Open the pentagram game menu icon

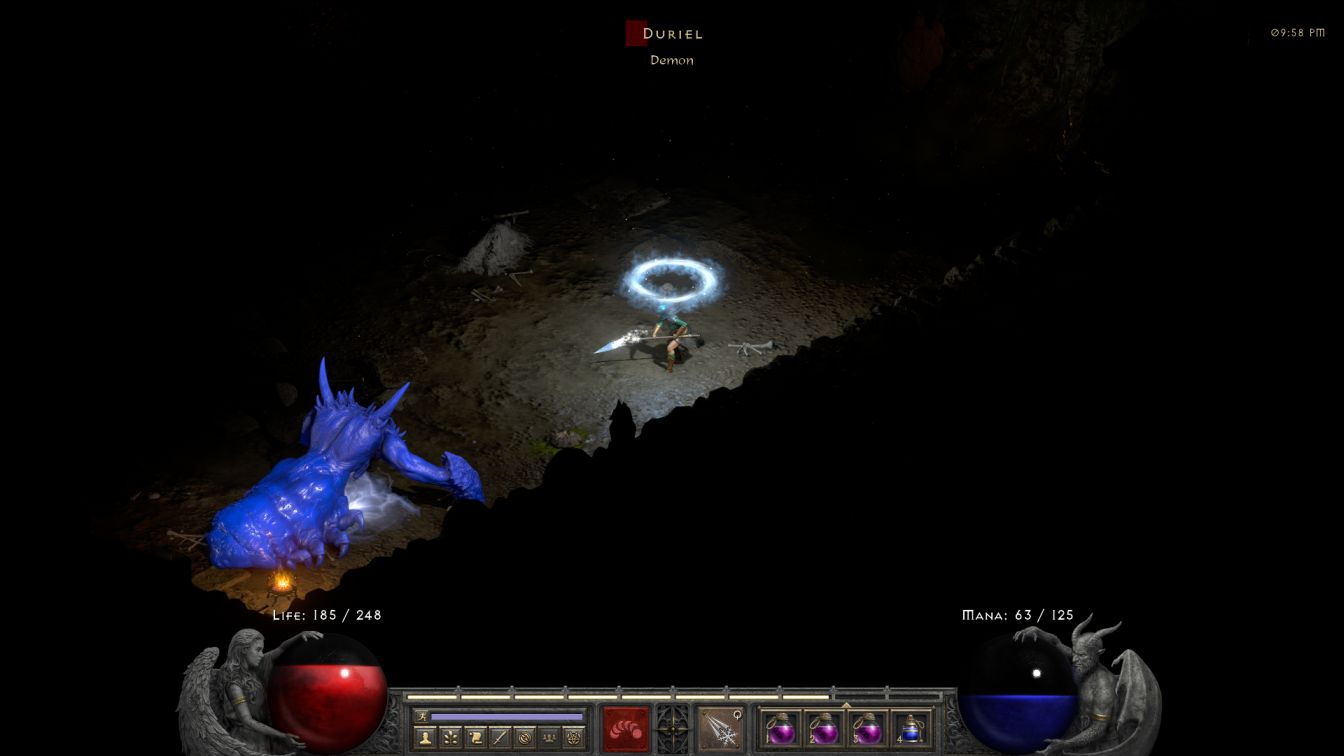[x=573, y=738]
